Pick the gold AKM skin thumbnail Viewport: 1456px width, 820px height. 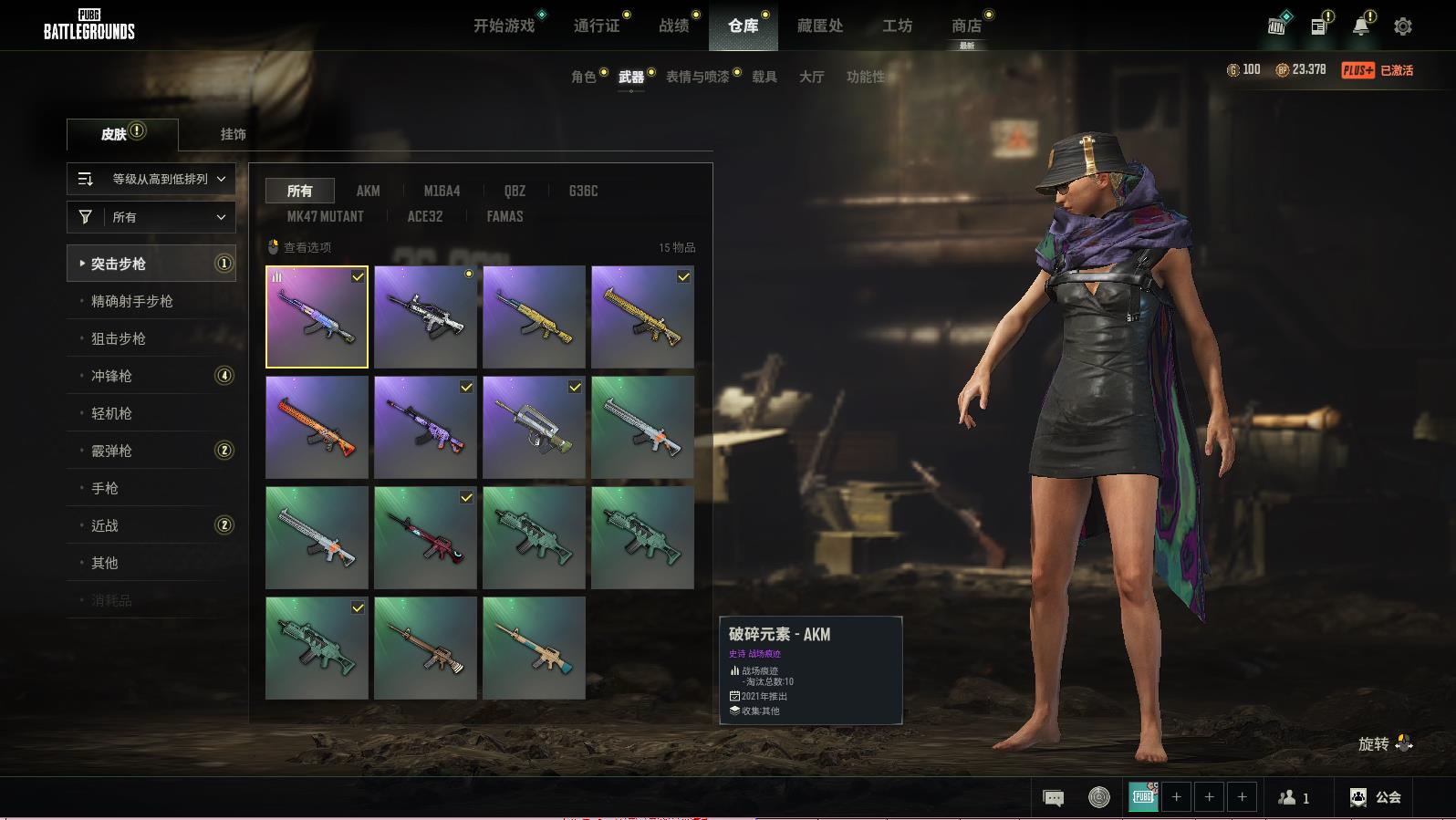(534, 317)
